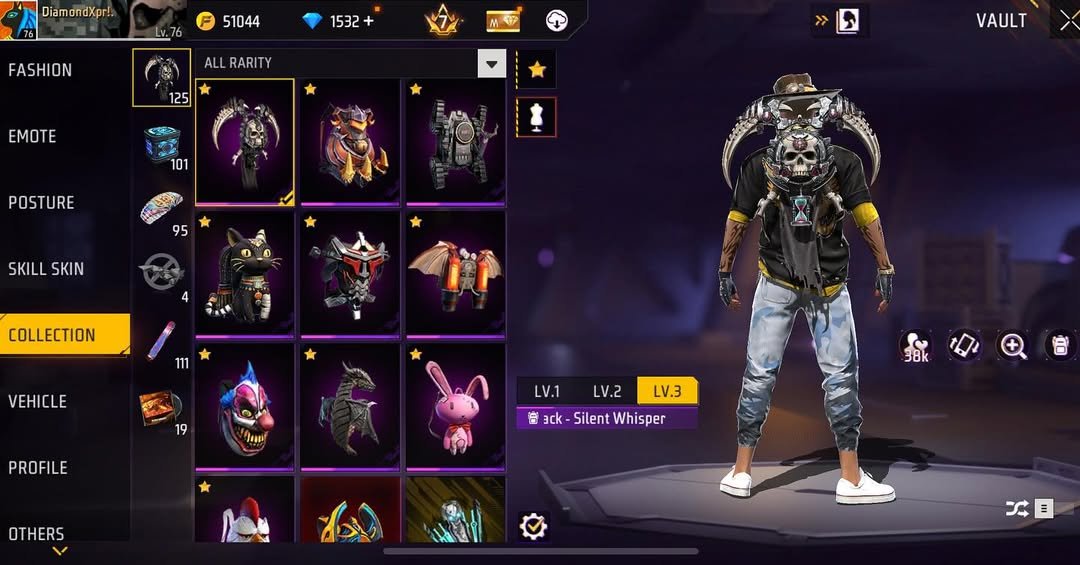Screen dimensions: 1080x565
Task: Open the gear settings icon
Action: (534, 526)
